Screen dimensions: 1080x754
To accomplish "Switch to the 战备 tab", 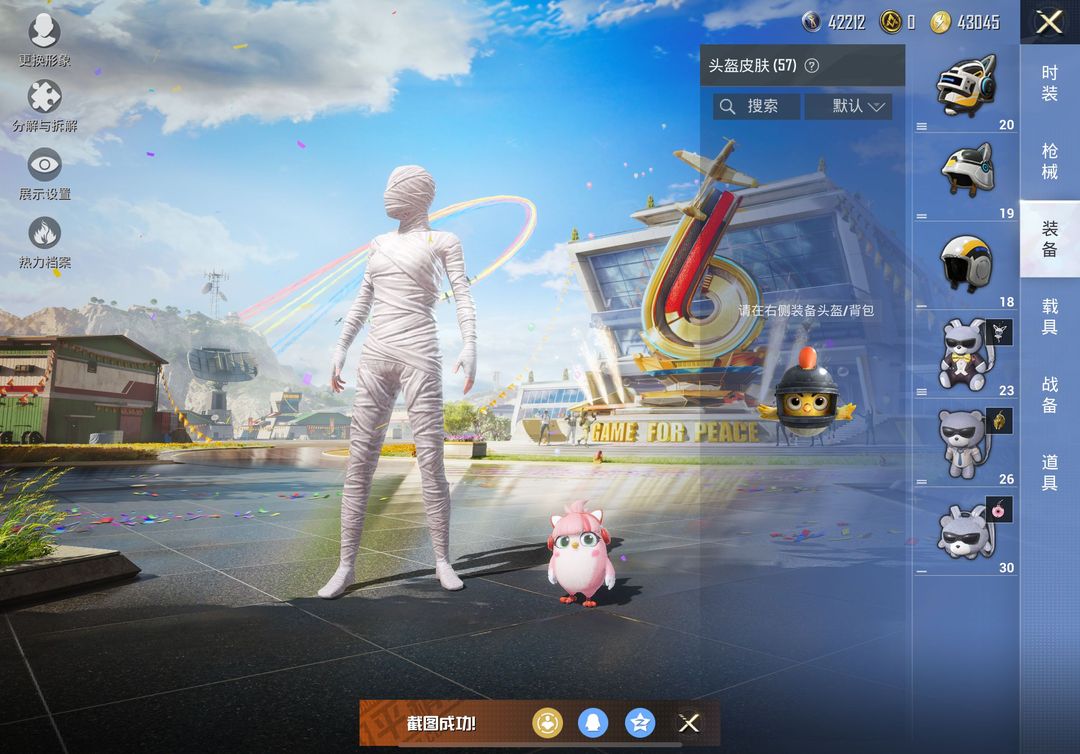I will point(1049,394).
